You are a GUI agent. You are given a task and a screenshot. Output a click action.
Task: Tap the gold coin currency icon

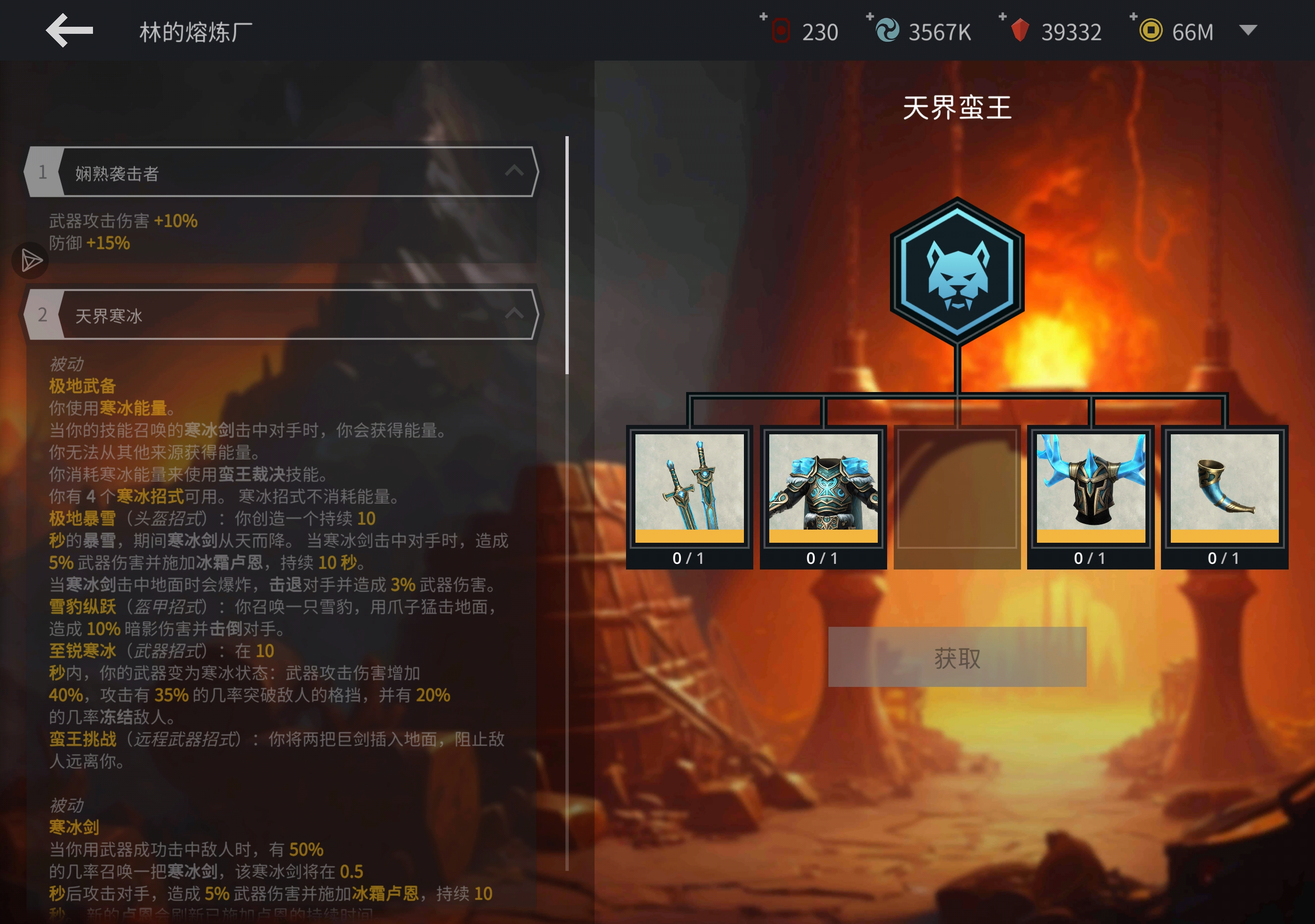click(x=1151, y=31)
